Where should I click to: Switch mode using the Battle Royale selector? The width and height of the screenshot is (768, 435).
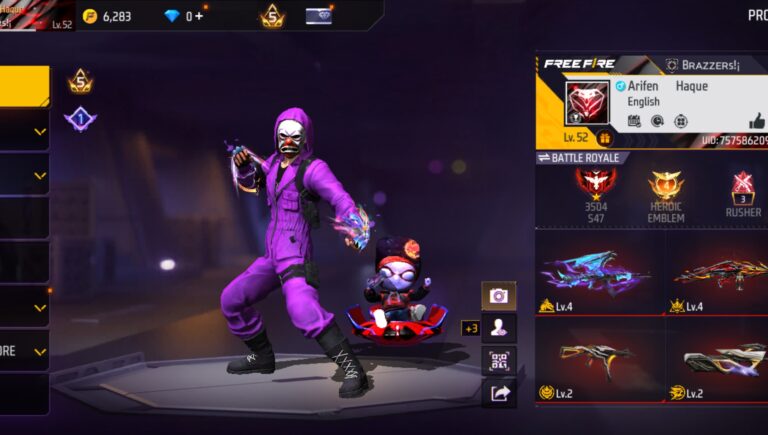click(582, 158)
